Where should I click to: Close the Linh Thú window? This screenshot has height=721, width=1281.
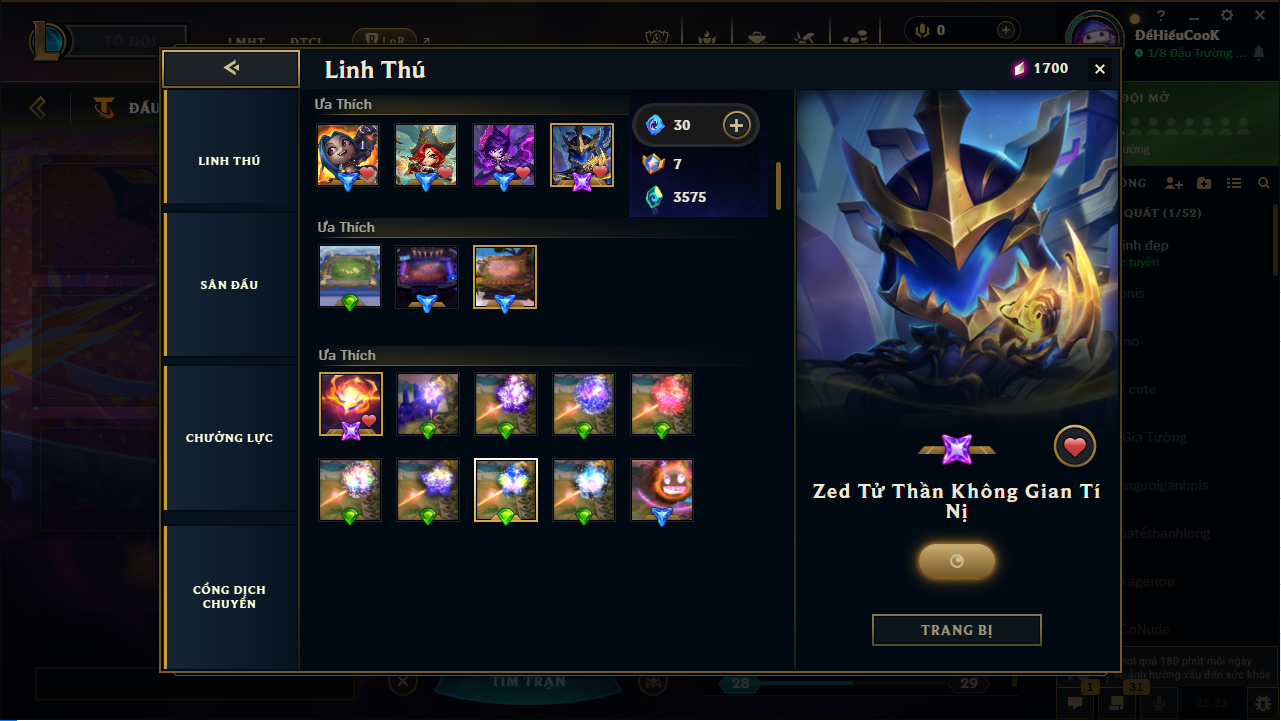pos(1100,69)
